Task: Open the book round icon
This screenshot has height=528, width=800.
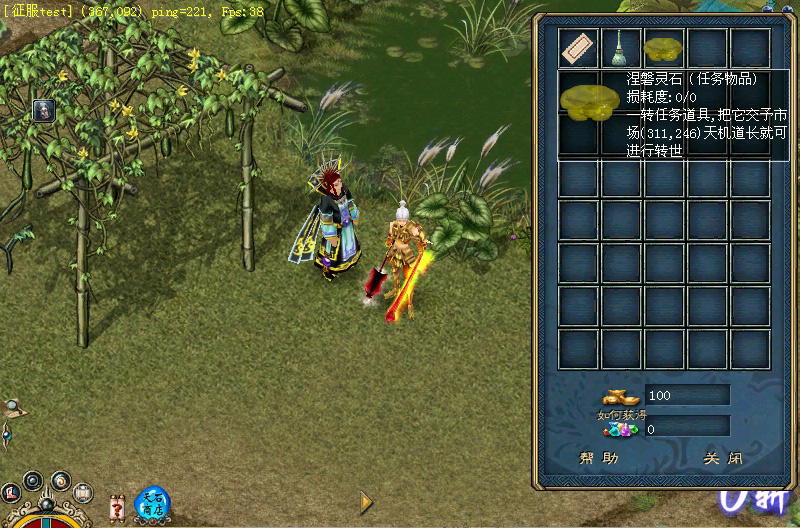Action: coord(83,492)
